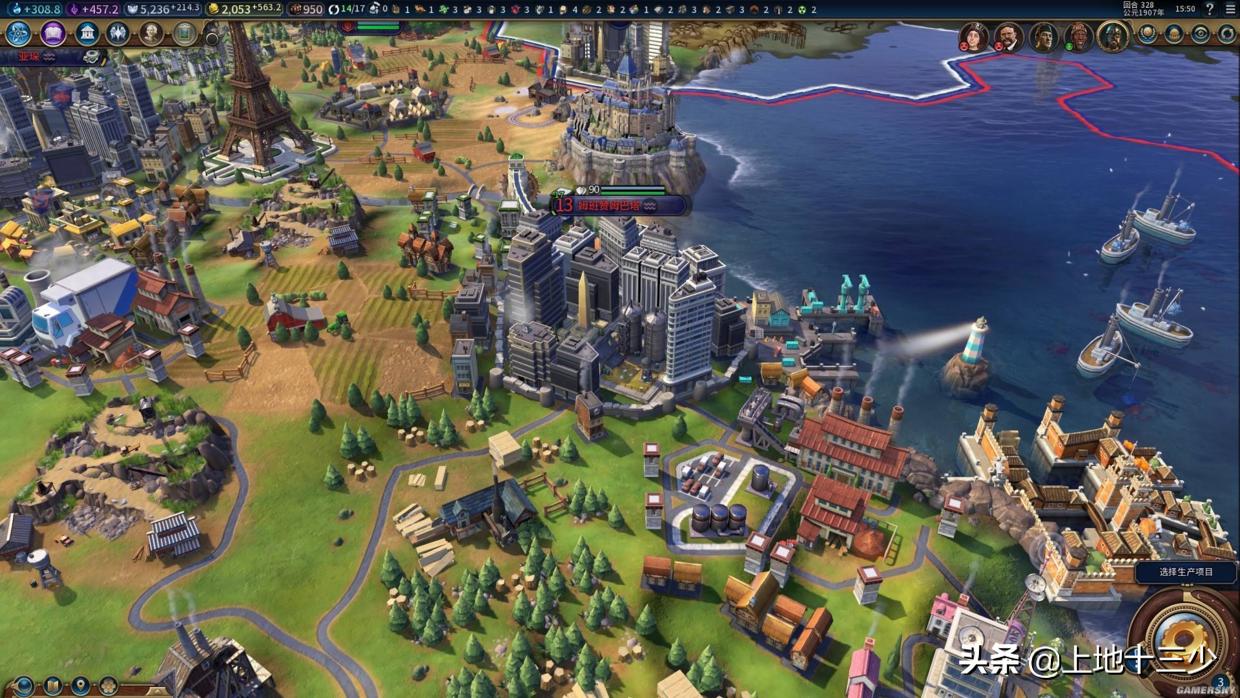This screenshot has width=1240, height=698.
Task: Open the Great People portrait button
Action: coord(151,34)
